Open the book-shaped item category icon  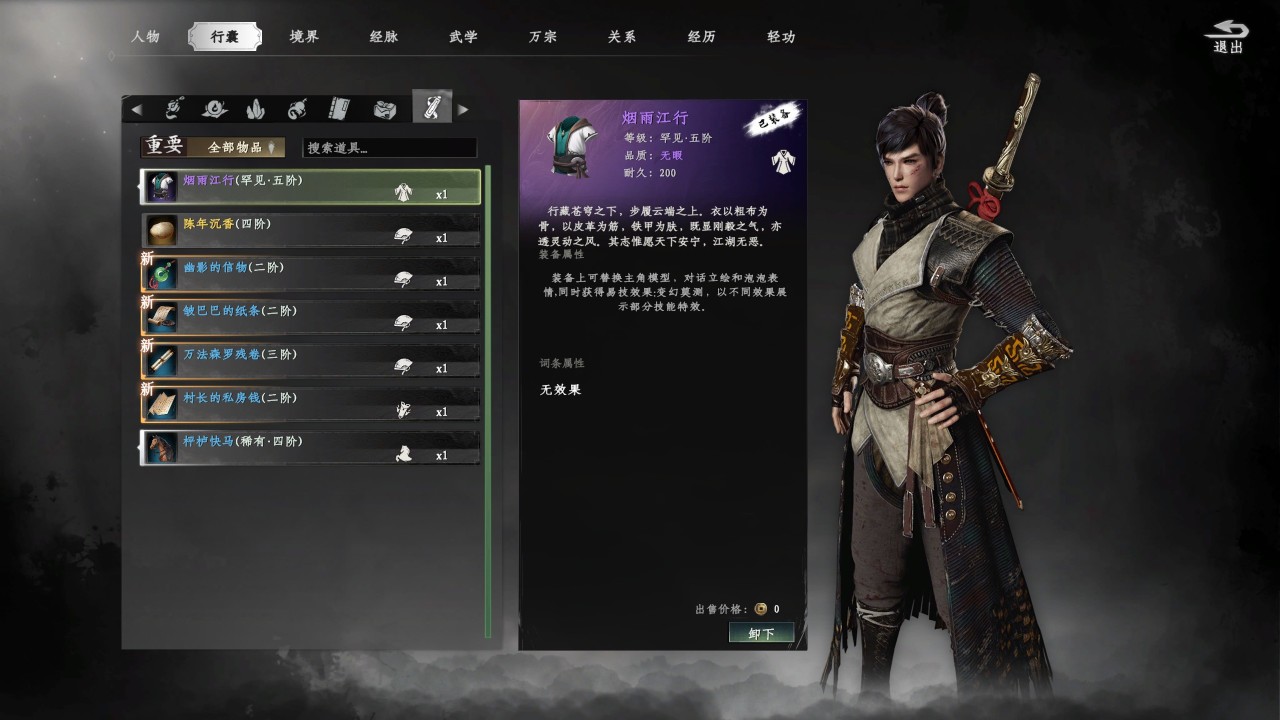[x=338, y=107]
